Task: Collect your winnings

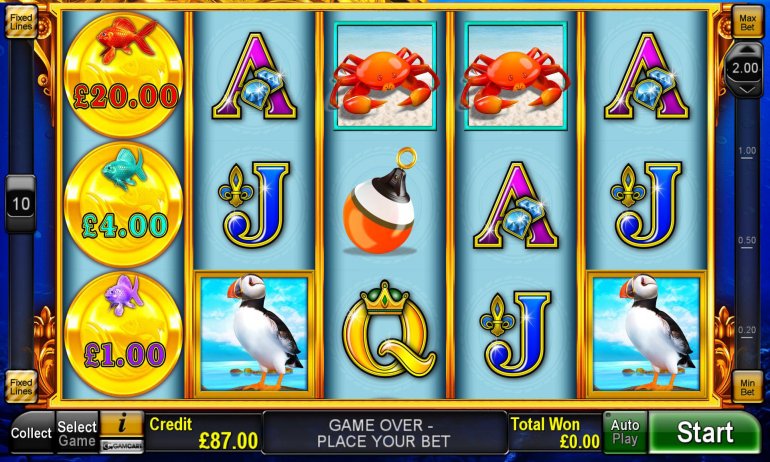Action: pos(31,433)
